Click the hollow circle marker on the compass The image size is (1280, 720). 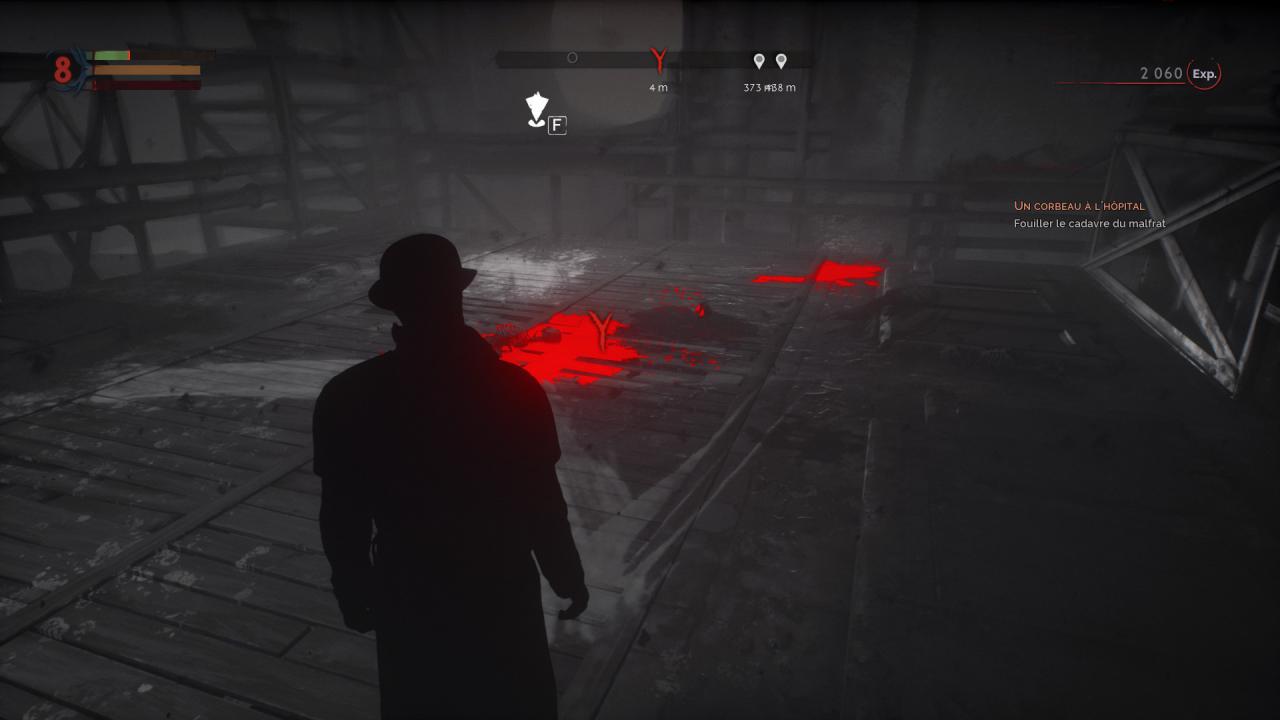(572, 58)
